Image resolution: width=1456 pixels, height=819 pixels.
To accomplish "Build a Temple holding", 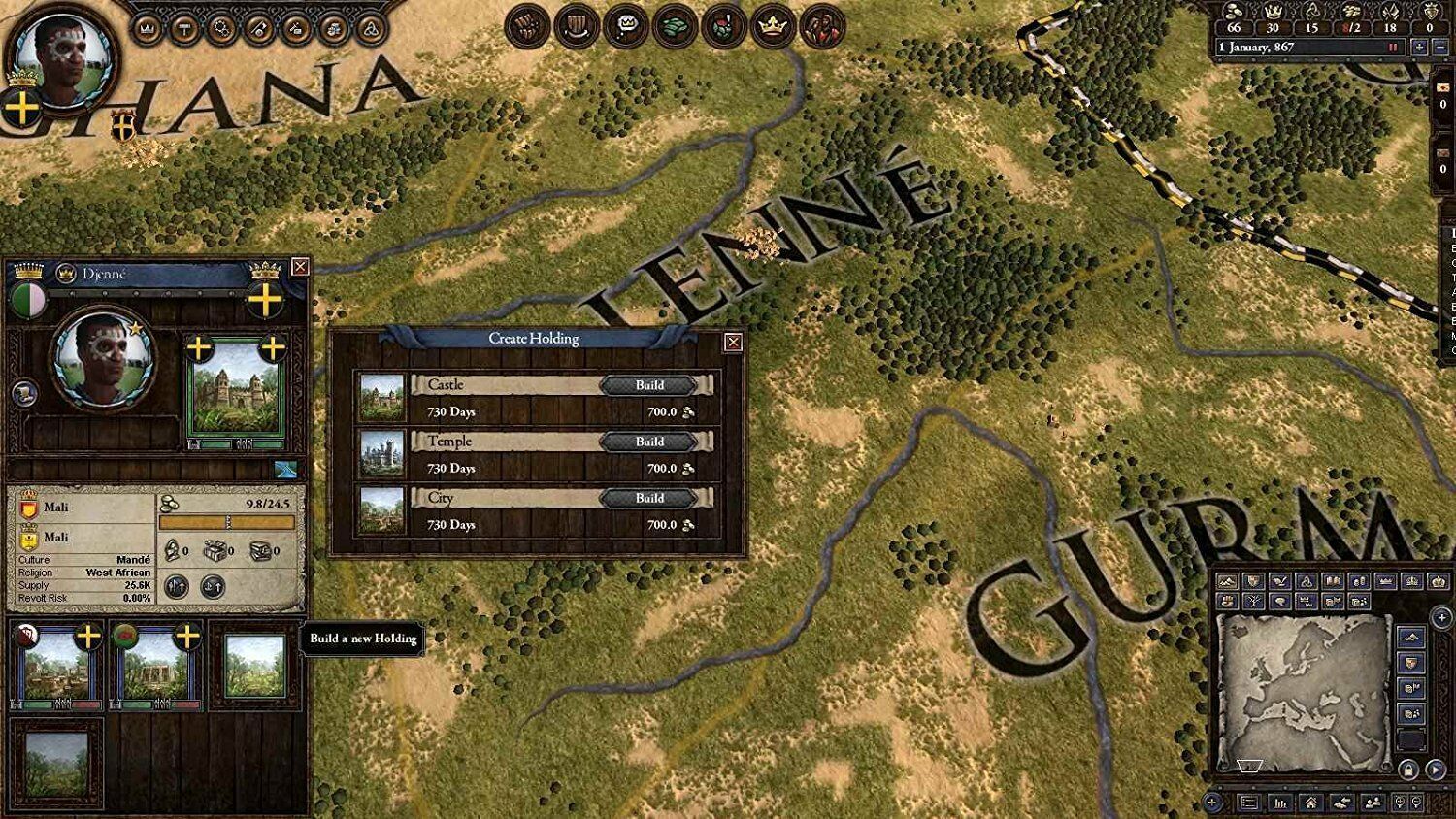I will [x=649, y=442].
